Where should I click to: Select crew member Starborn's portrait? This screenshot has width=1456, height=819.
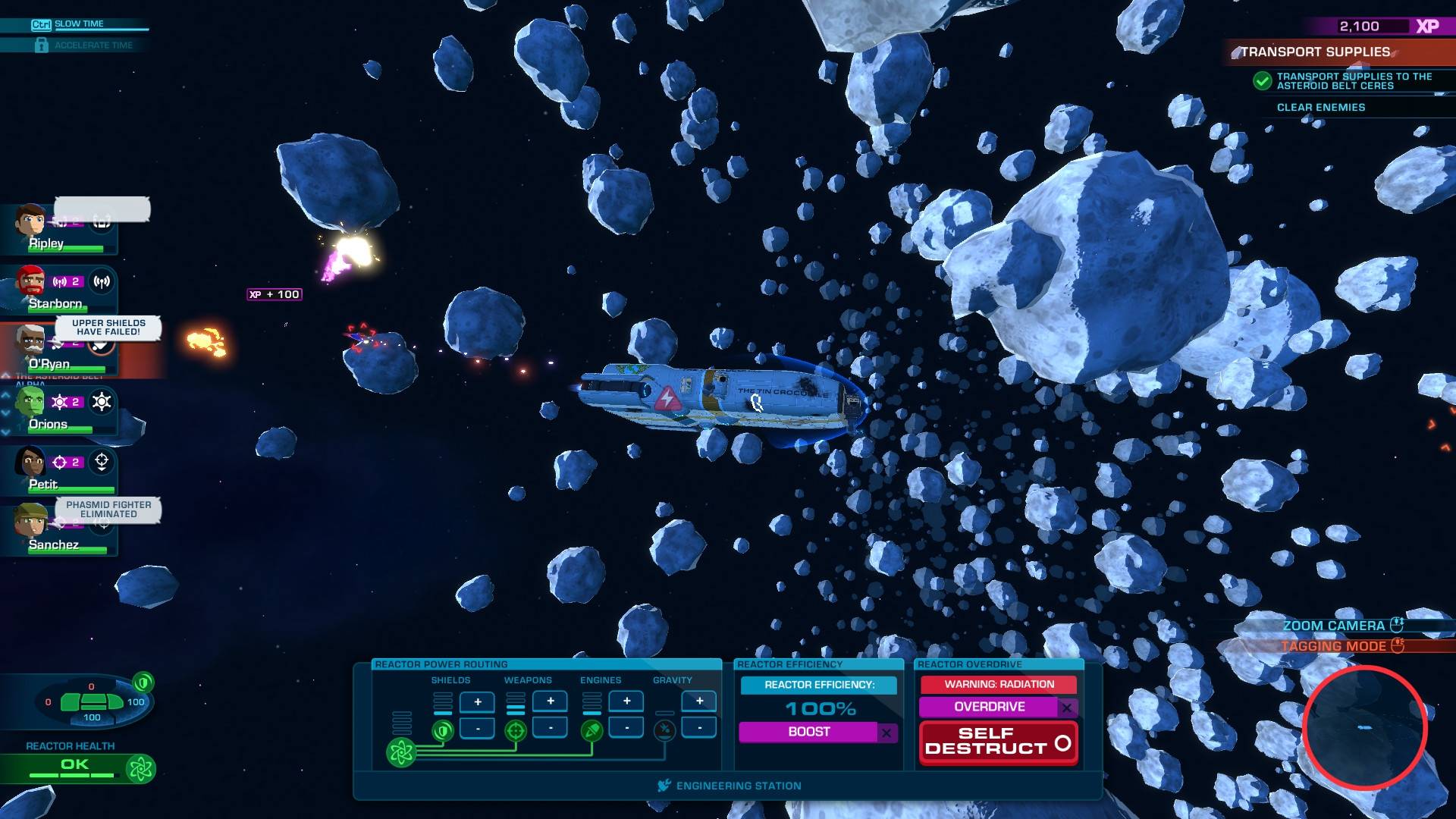click(32, 282)
